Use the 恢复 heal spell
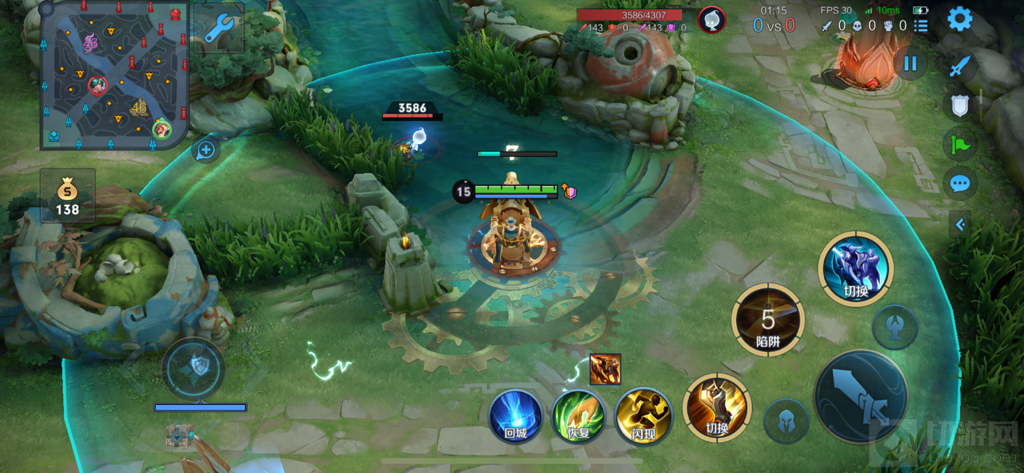1024x473 pixels. [x=578, y=414]
